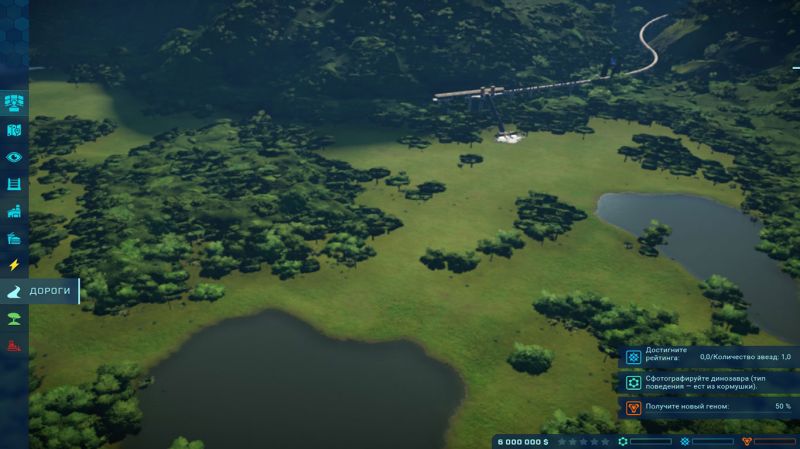800x449 pixels.
Task: Open the fence build category
Action: pyautogui.click(x=14, y=184)
